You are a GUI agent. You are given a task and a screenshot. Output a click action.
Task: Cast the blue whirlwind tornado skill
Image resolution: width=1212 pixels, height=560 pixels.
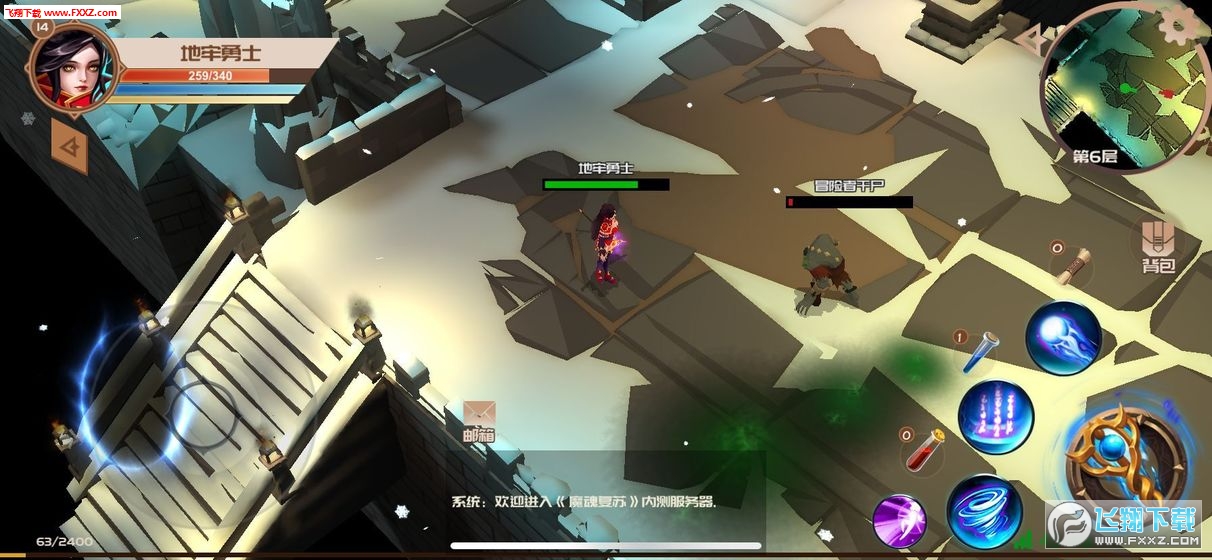pos(984,511)
